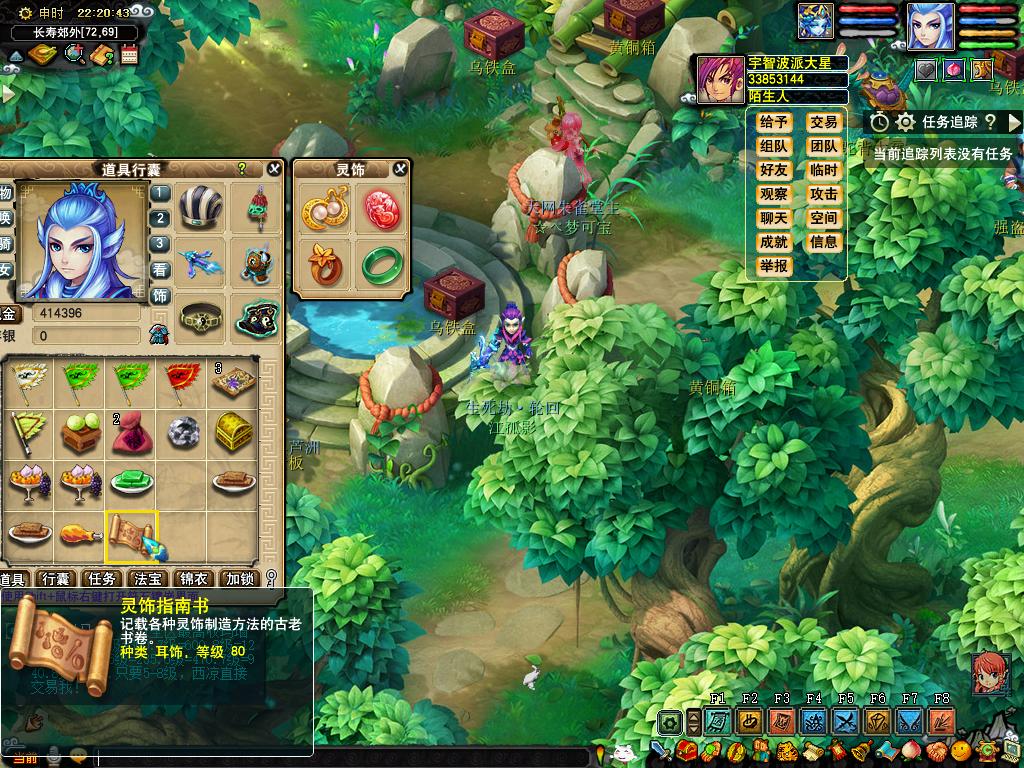Select the 灵饰指南书 scroll in inventory
Screen dimensions: 1024x768
click(132, 535)
